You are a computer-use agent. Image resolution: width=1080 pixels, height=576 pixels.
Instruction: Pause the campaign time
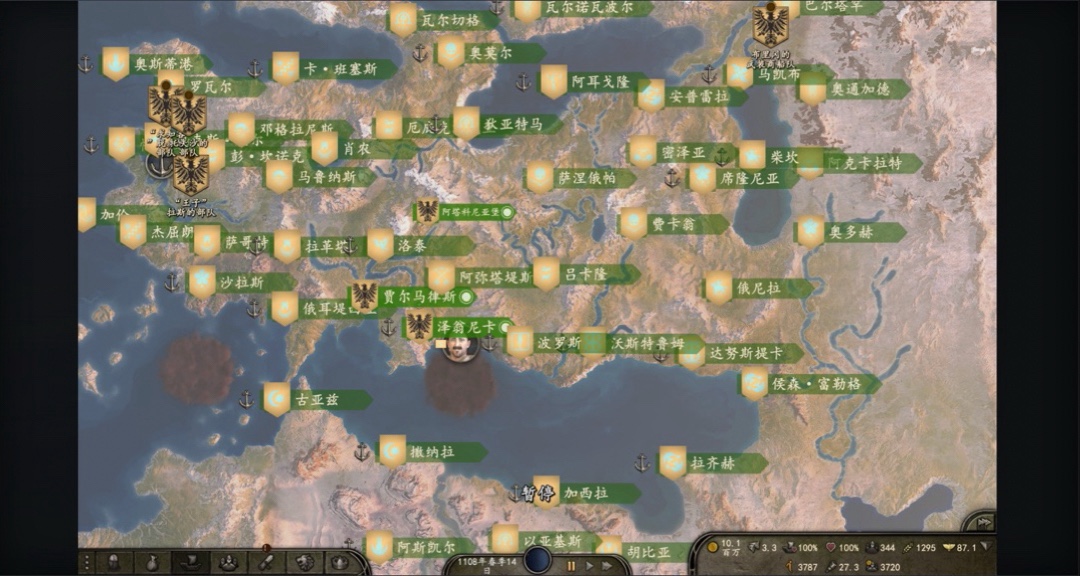tap(572, 565)
